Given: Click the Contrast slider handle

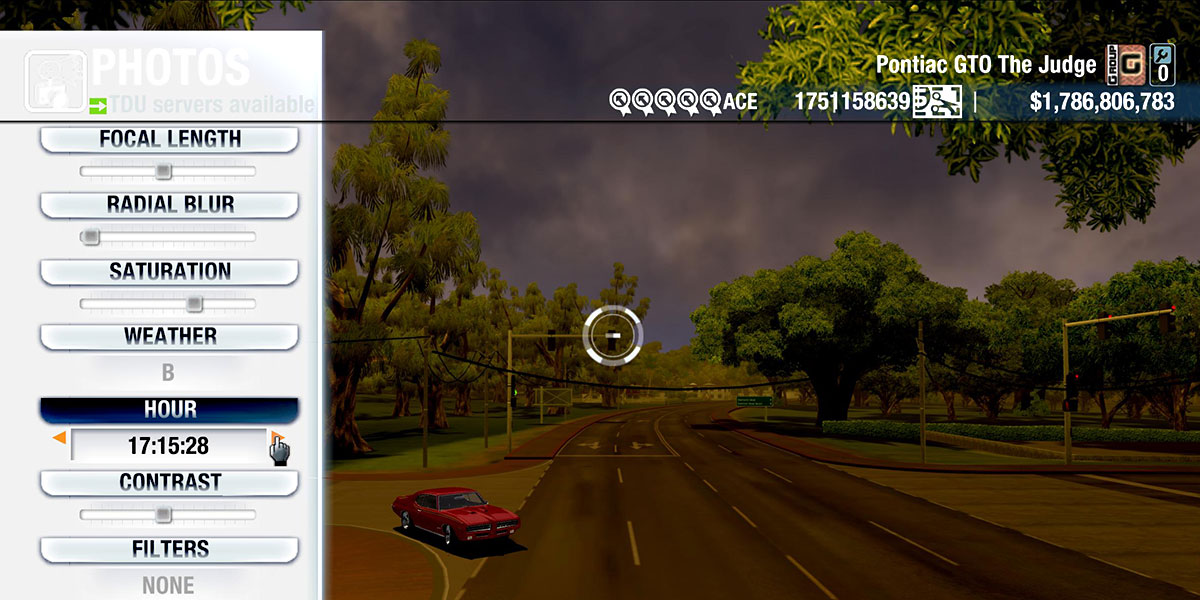Looking at the screenshot, I should coord(163,514).
